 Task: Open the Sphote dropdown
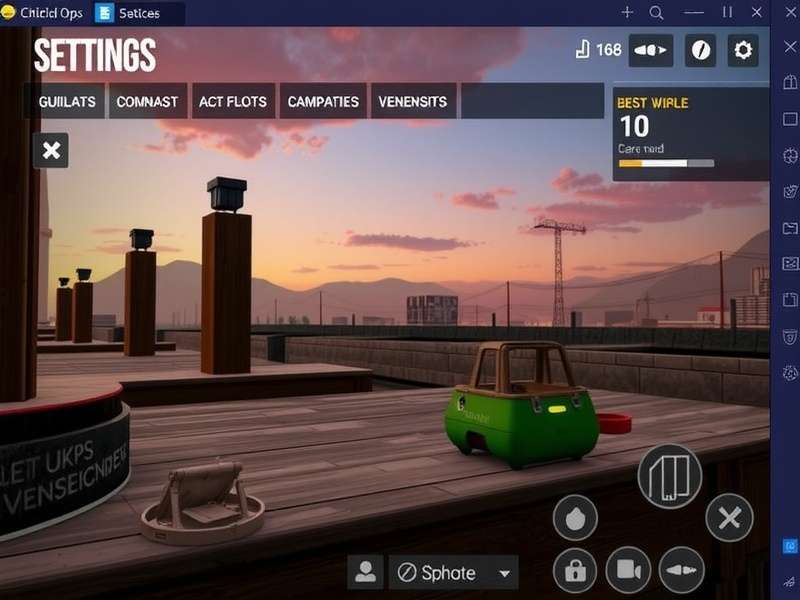point(453,573)
